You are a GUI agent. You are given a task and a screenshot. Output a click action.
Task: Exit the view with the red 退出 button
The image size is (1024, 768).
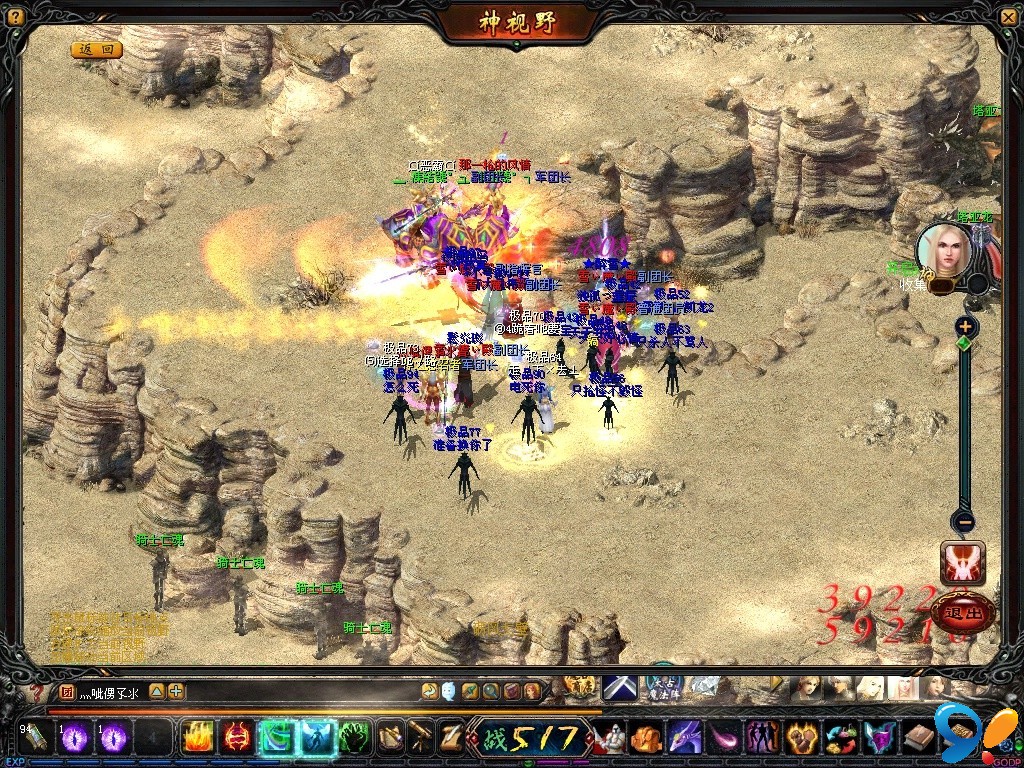point(964,611)
